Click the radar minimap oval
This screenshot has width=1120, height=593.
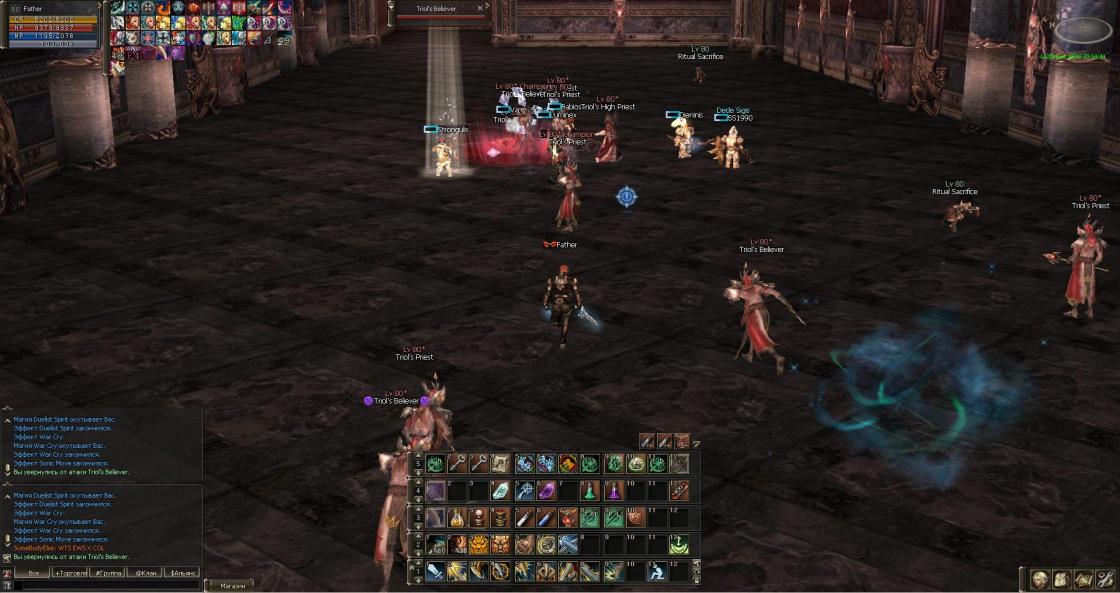click(x=1081, y=32)
